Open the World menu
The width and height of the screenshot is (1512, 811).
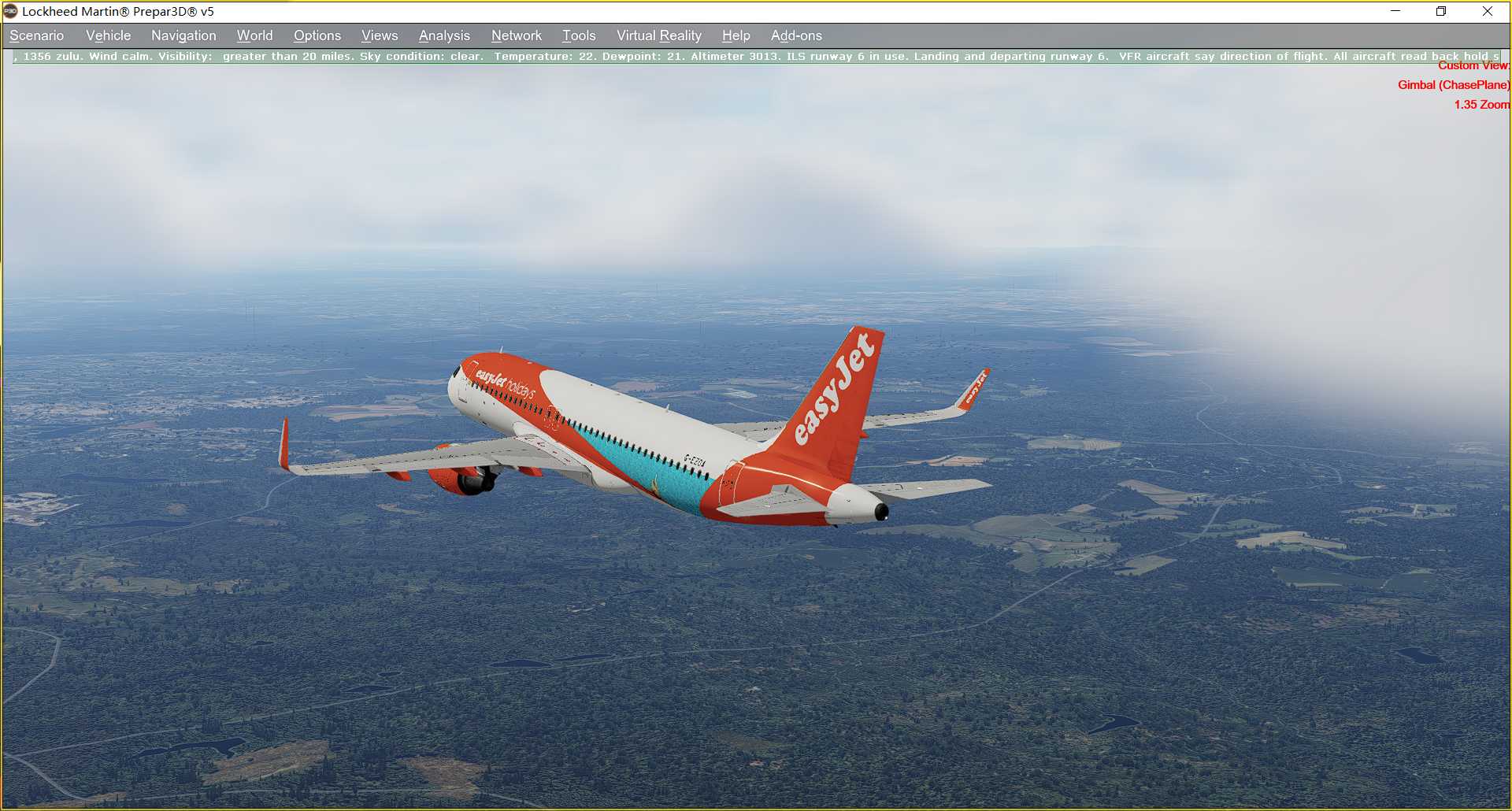pos(254,35)
